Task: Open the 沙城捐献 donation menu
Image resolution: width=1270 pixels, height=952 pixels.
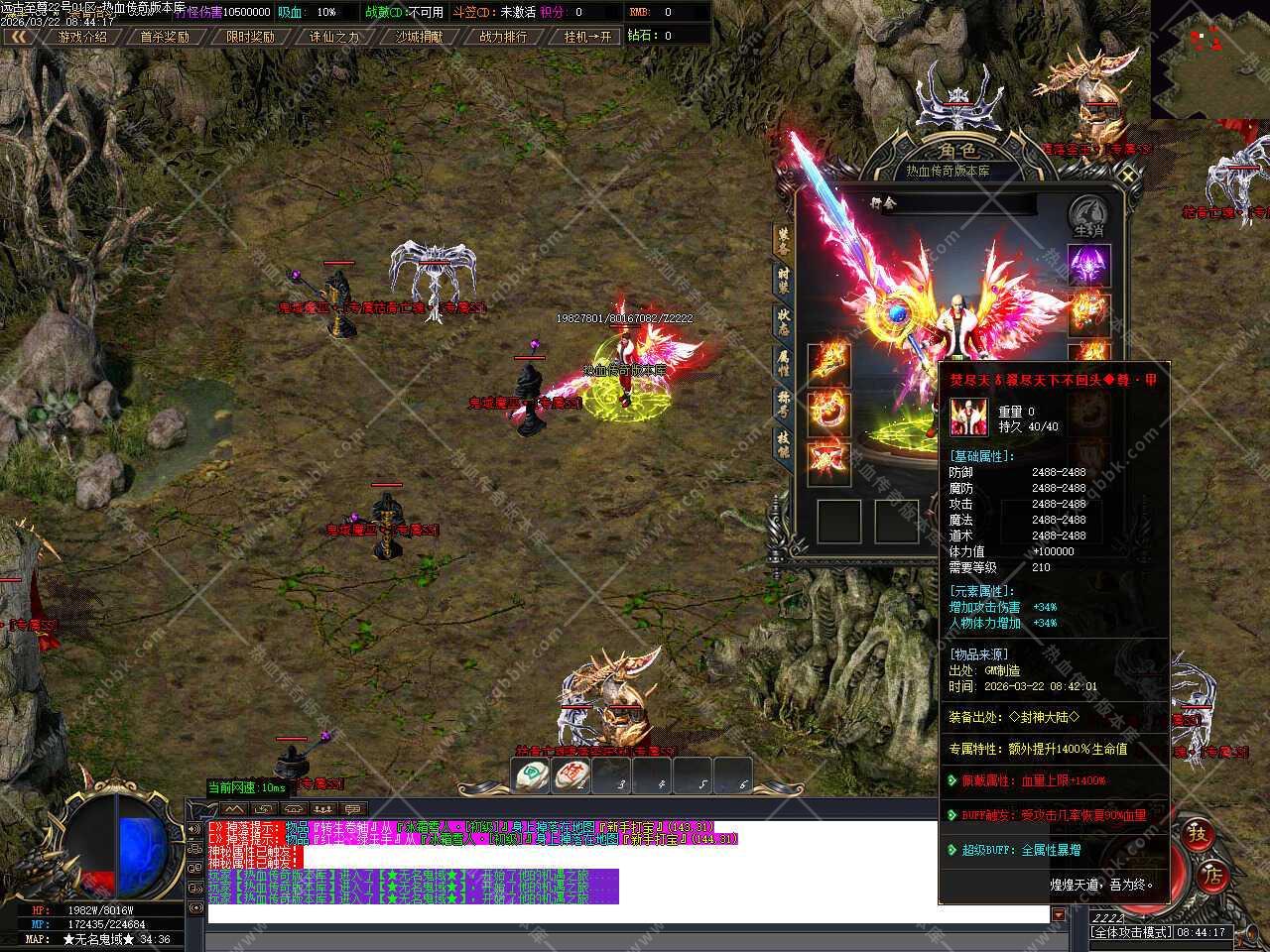Action: point(419,37)
